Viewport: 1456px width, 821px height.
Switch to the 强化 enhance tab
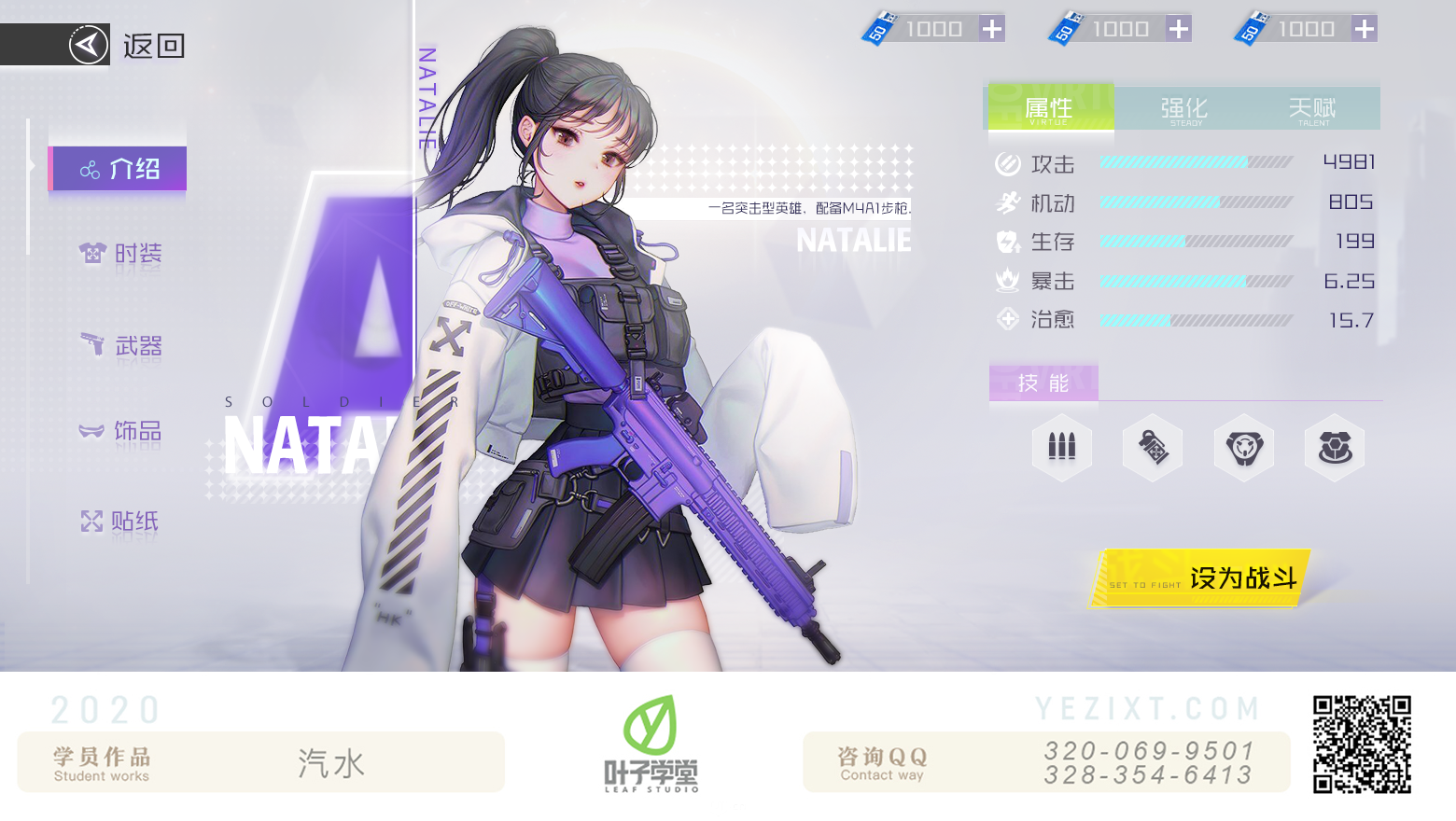[x=1183, y=109]
